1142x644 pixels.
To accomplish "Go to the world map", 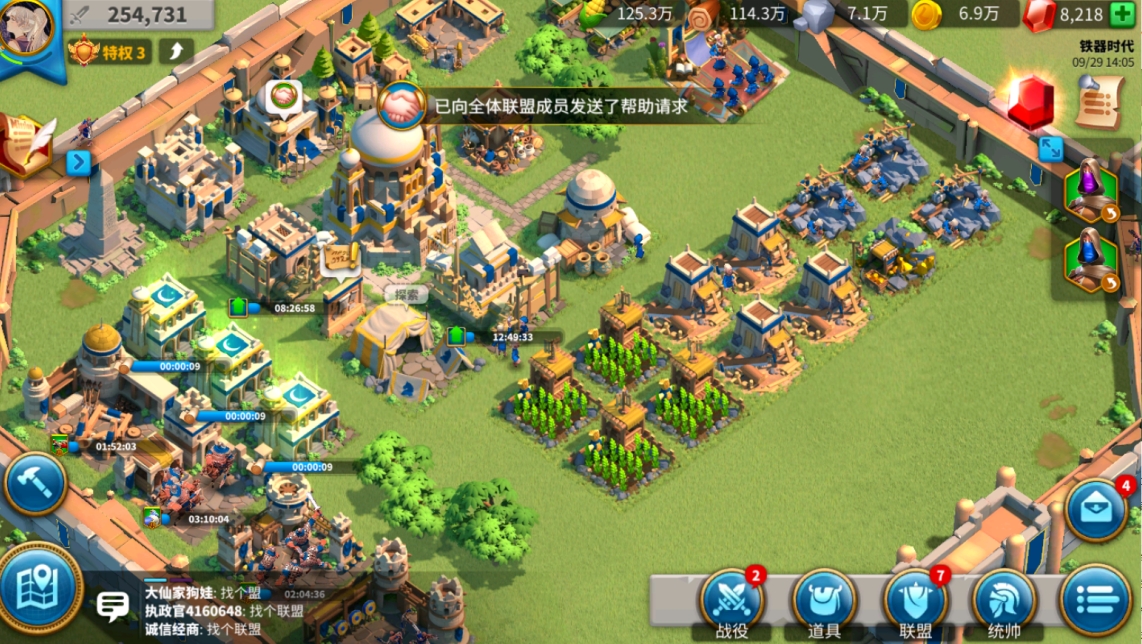I will pyautogui.click(x=40, y=587).
